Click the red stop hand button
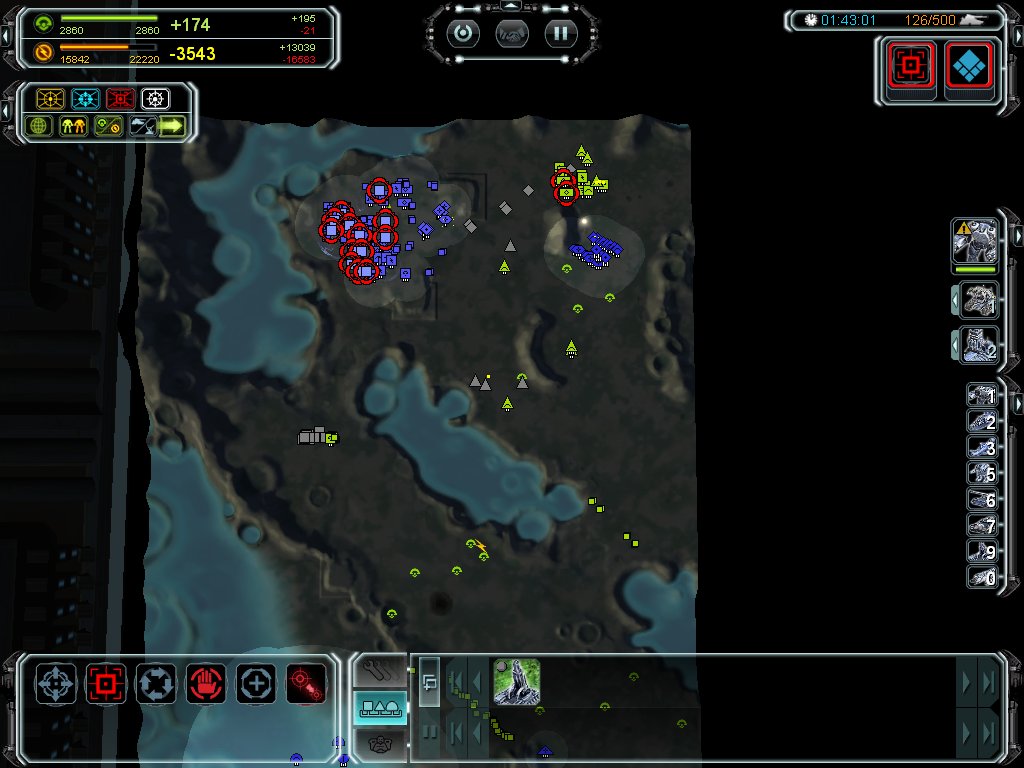 pos(206,684)
